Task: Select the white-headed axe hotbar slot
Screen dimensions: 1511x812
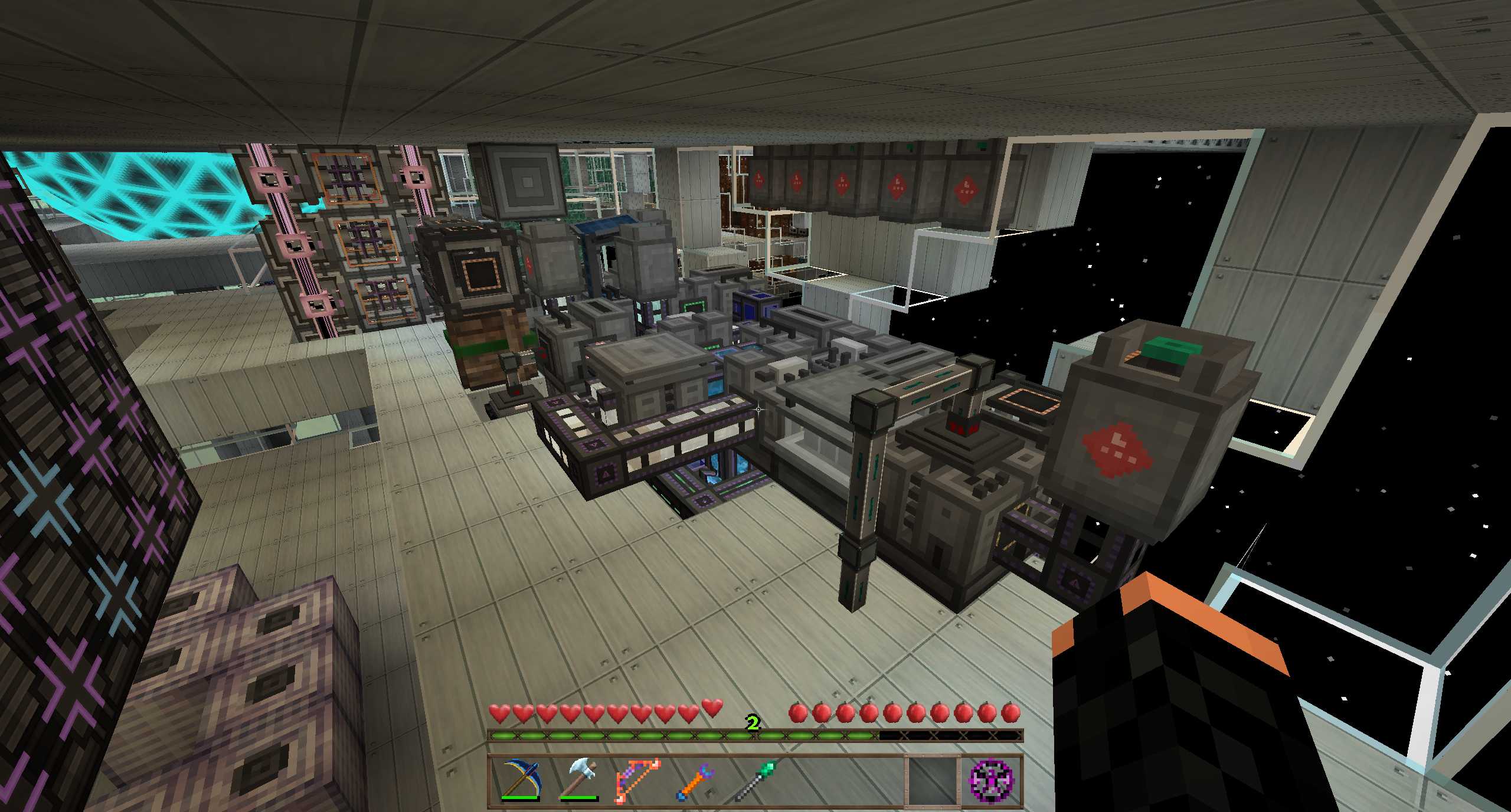Action: point(579,780)
